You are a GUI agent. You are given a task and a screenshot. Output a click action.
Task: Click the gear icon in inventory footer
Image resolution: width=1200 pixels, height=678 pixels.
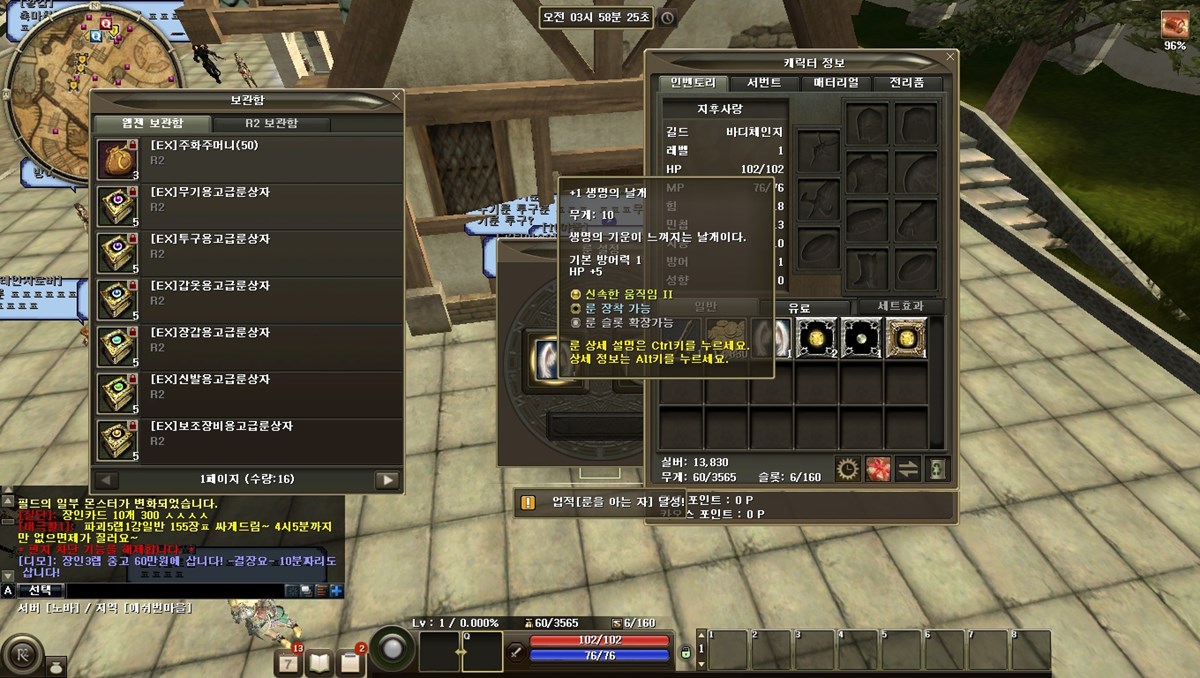848,468
